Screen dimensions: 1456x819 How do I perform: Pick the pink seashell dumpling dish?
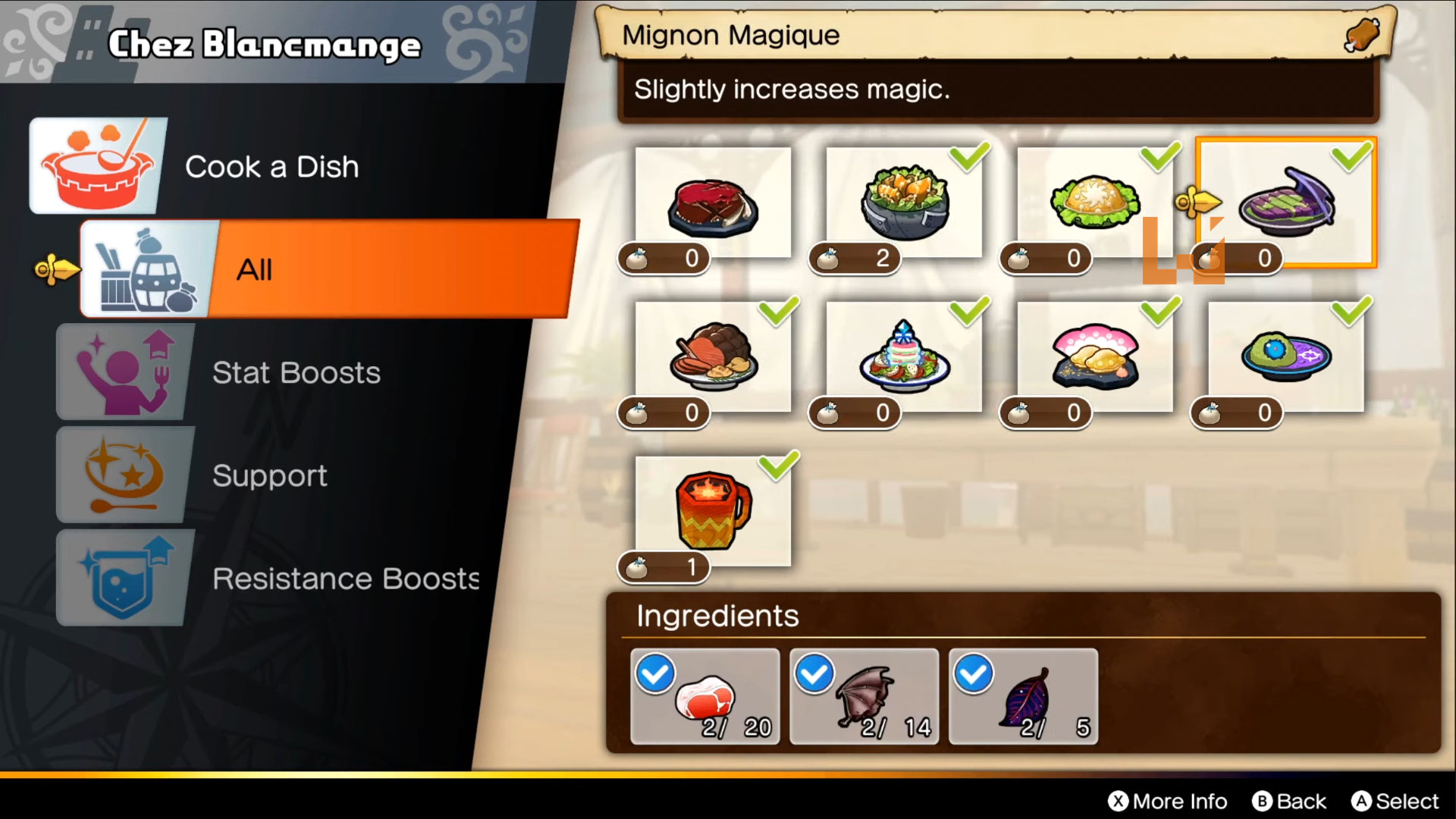point(1094,356)
